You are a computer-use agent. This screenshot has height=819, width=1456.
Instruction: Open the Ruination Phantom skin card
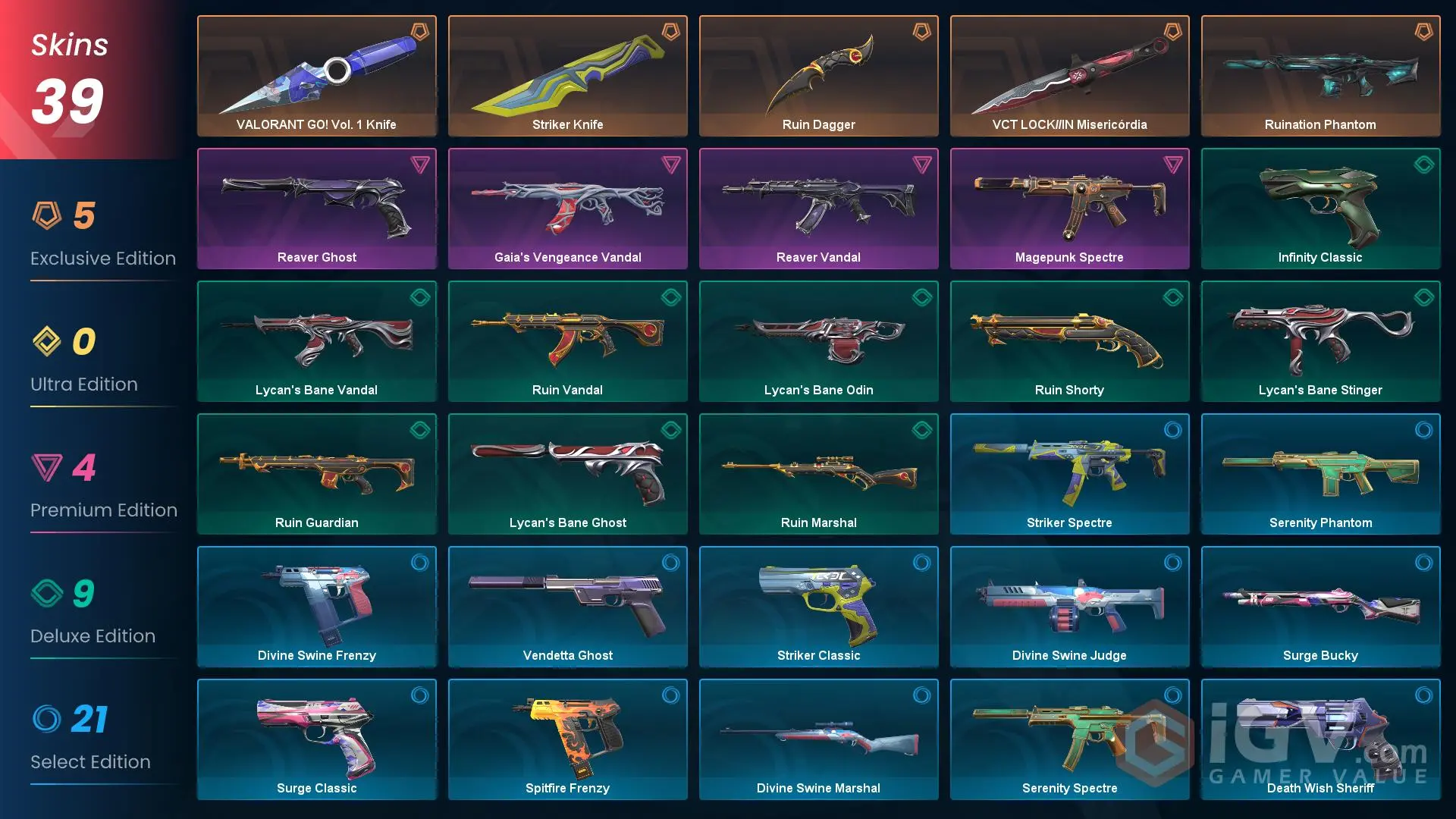1320,76
